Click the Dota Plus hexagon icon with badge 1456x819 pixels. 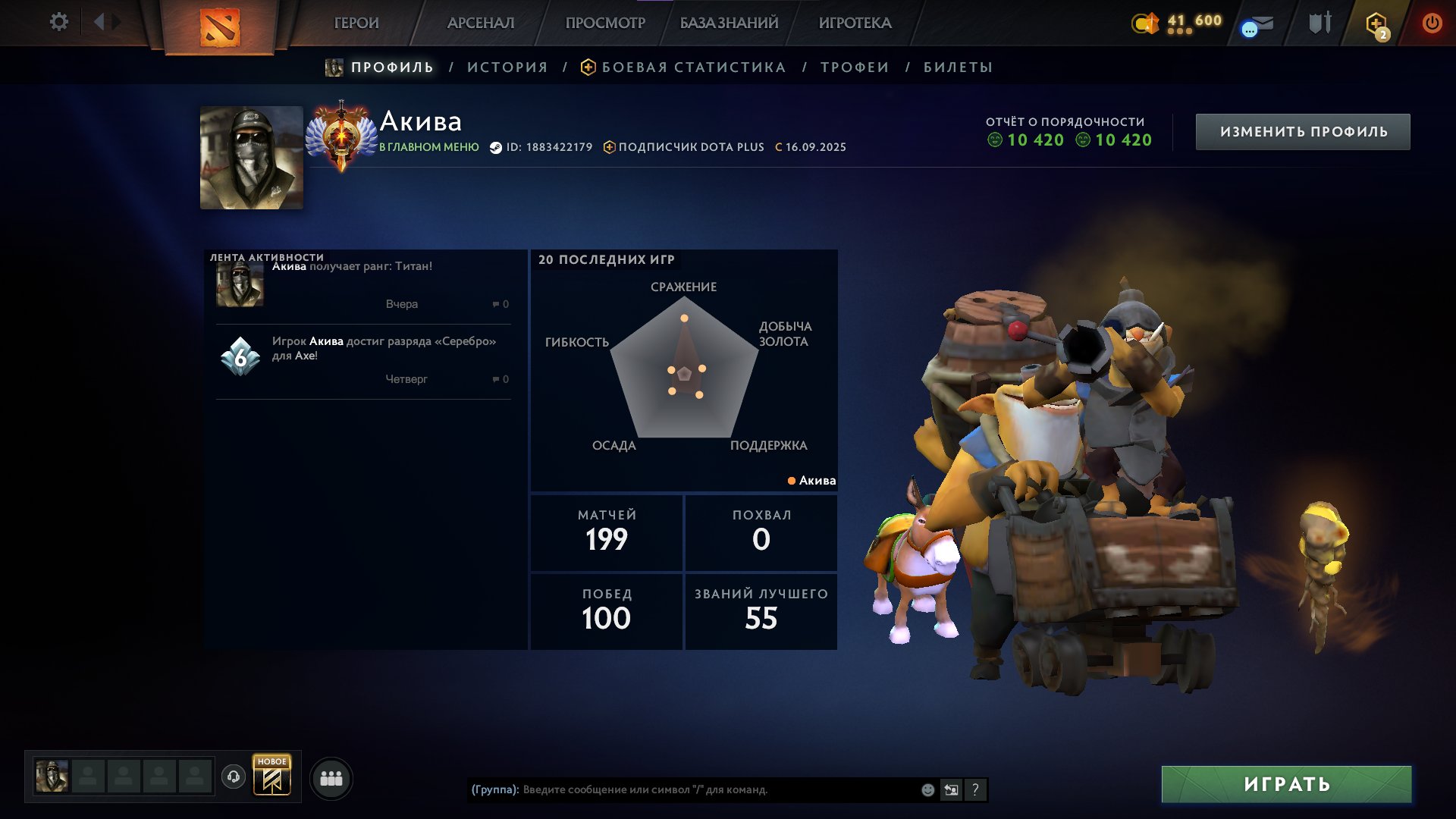1375,21
